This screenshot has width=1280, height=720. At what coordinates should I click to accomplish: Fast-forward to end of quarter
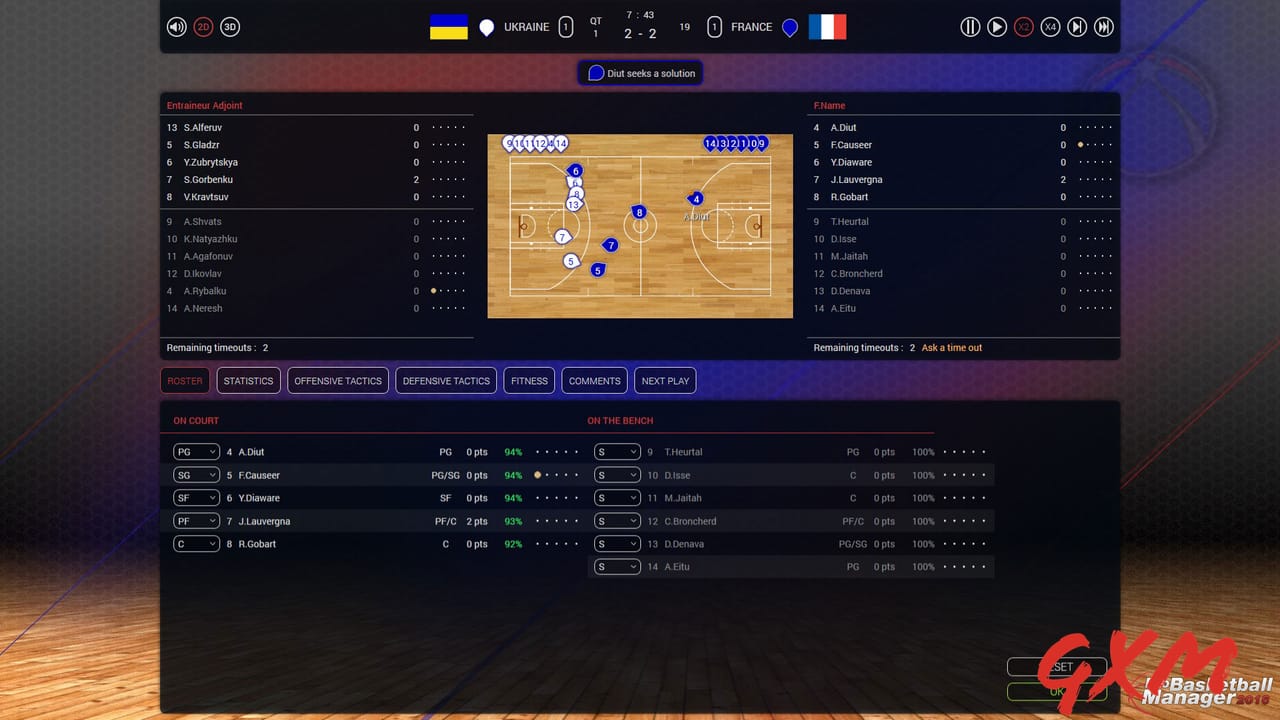1104,27
